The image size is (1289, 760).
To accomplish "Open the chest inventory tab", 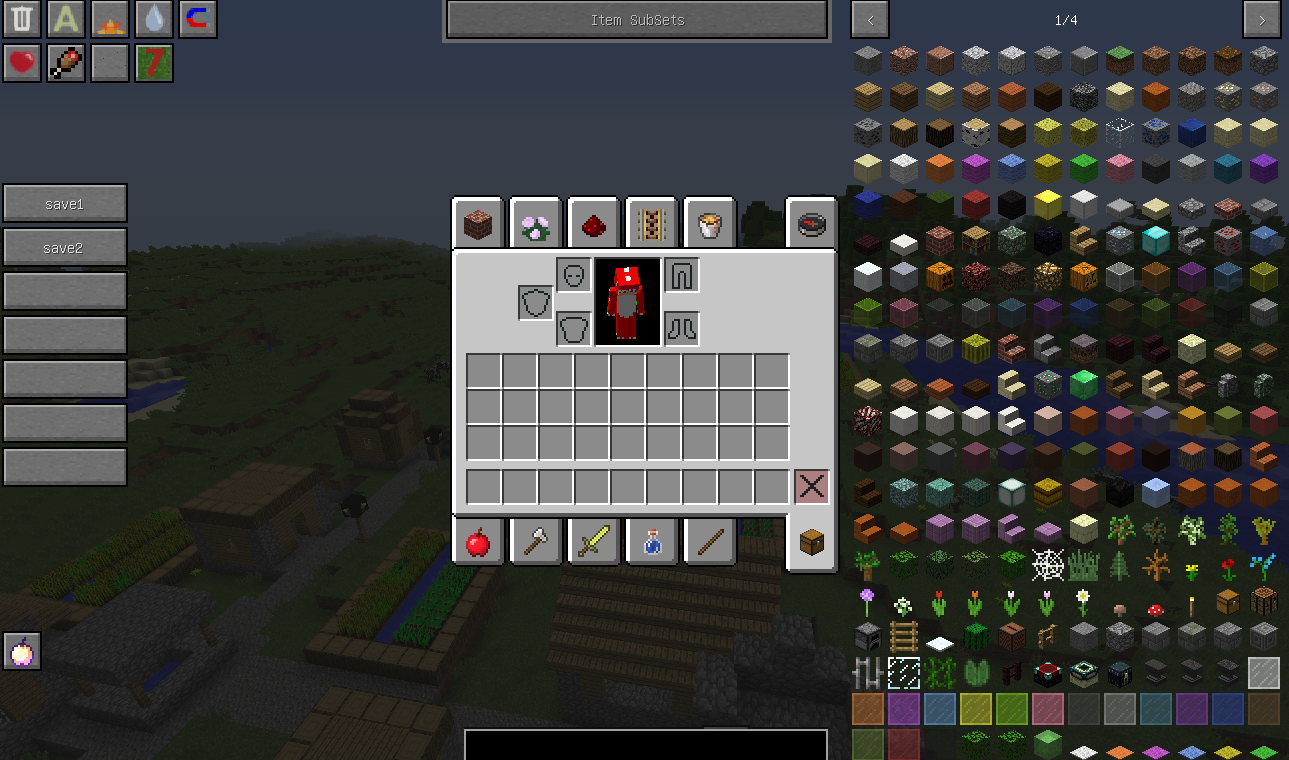I will pyautogui.click(x=811, y=541).
